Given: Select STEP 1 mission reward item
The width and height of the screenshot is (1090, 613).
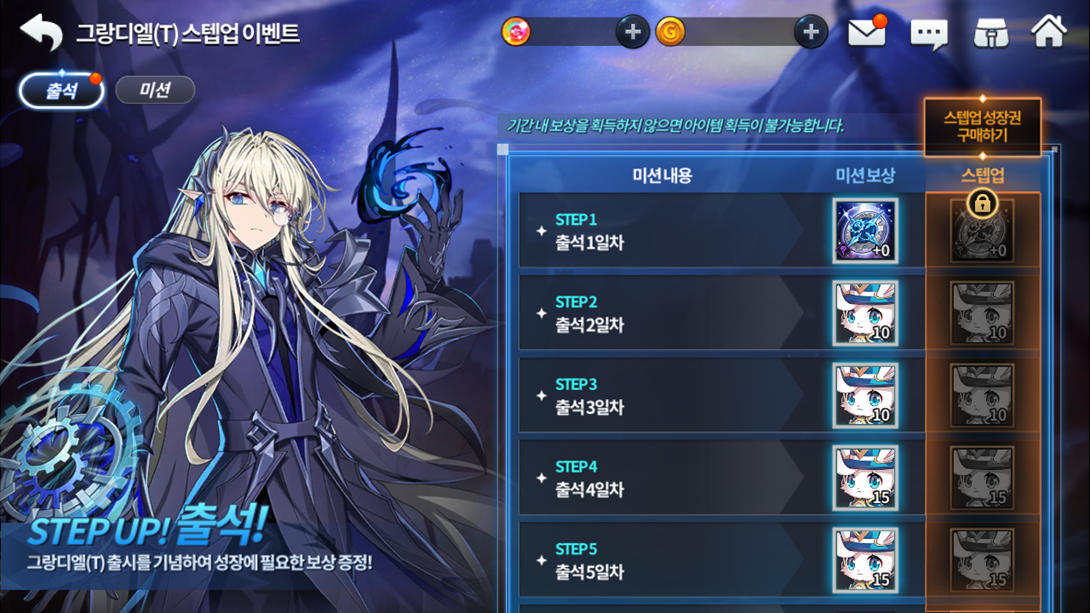Looking at the screenshot, I should point(865,231).
